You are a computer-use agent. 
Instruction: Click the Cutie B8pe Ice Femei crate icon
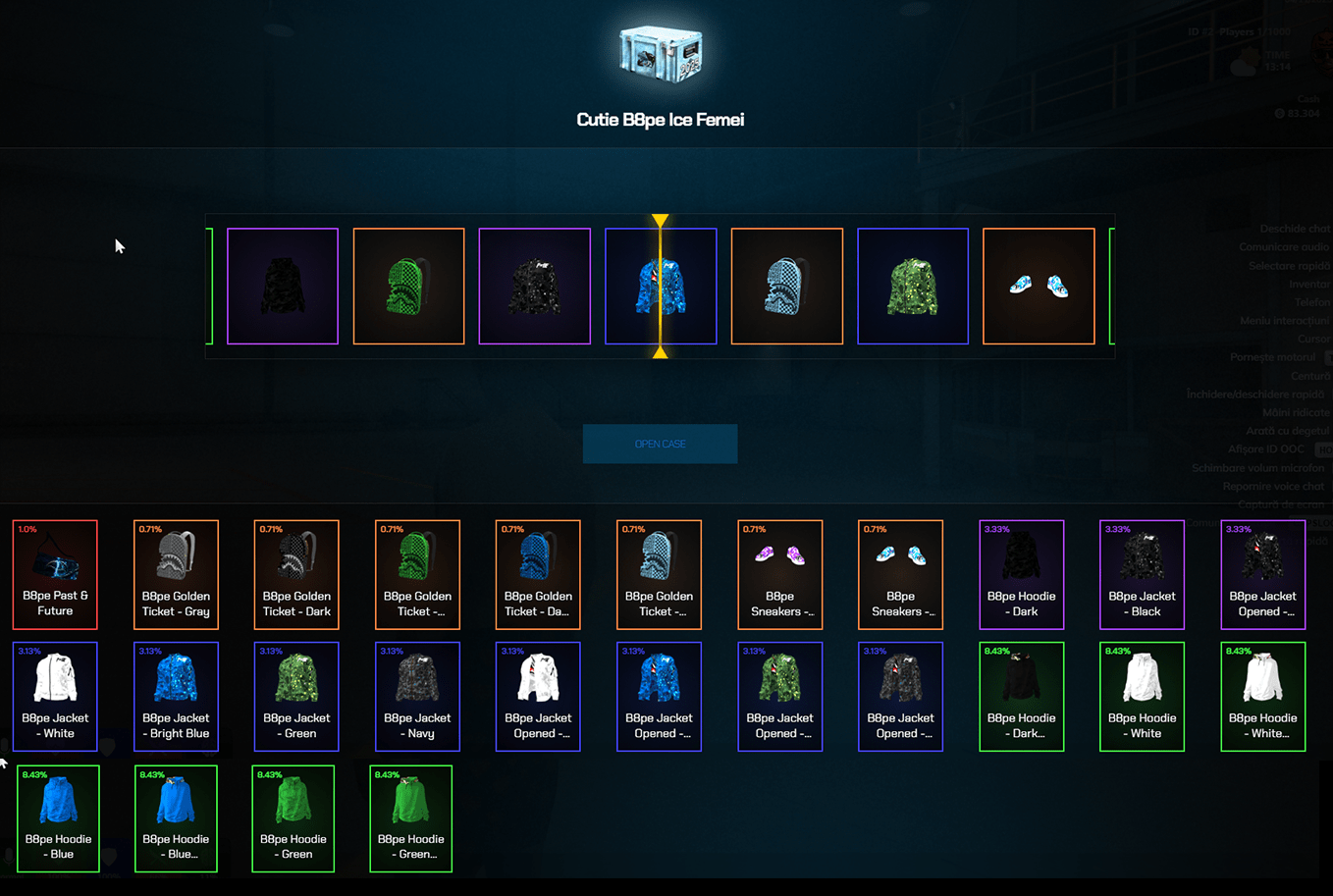(x=659, y=54)
